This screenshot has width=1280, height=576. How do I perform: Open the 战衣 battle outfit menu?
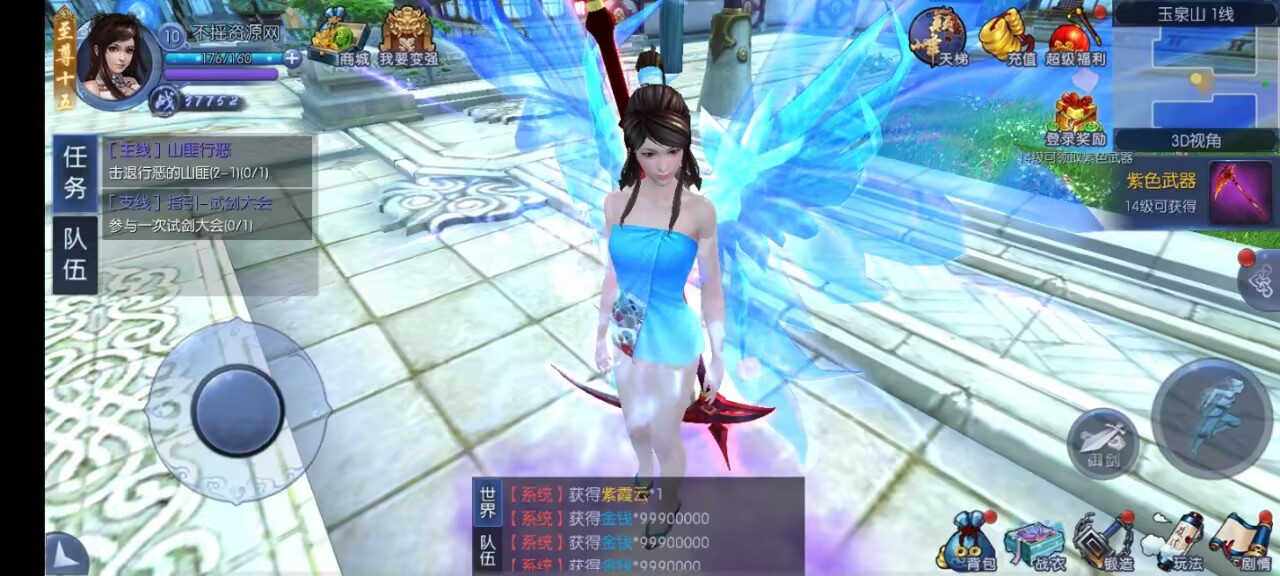pyautogui.click(x=1033, y=545)
